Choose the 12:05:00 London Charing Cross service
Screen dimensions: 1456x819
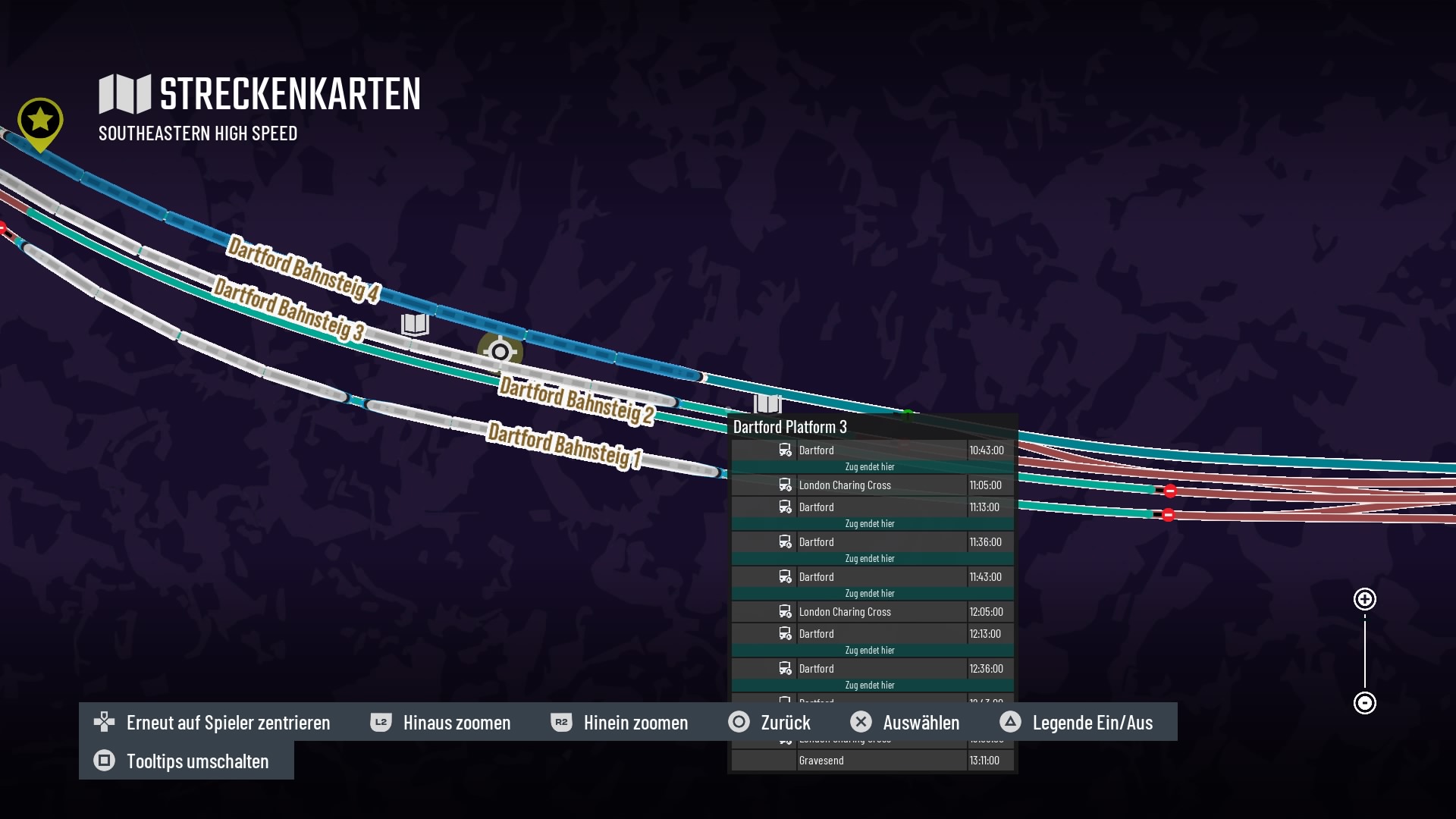tap(872, 612)
